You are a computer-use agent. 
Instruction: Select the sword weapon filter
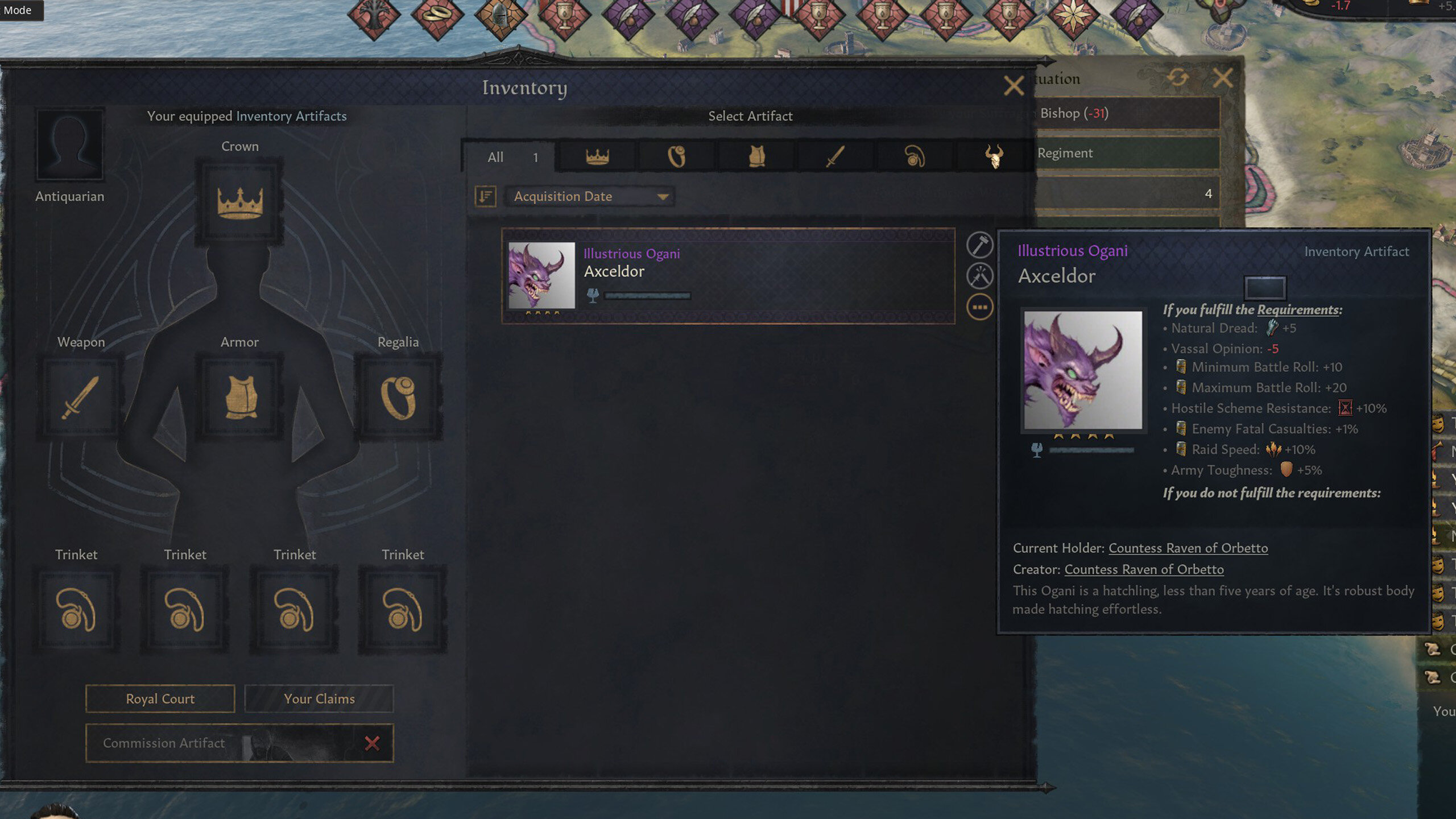pos(836,158)
